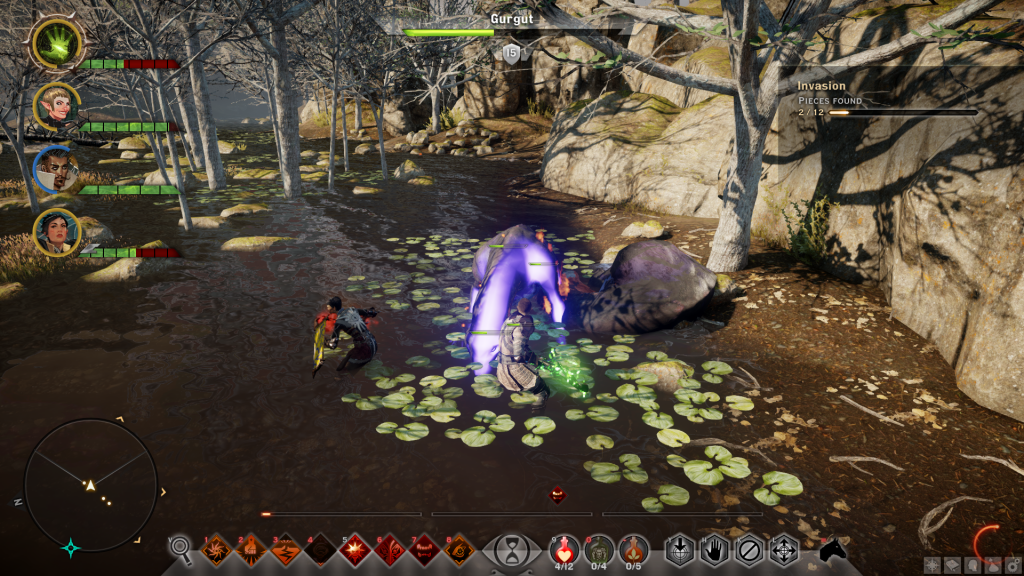Screen dimensions: 1024x576
Task: Select the mustached mage portrait with blue ring
Action: [x=57, y=170]
